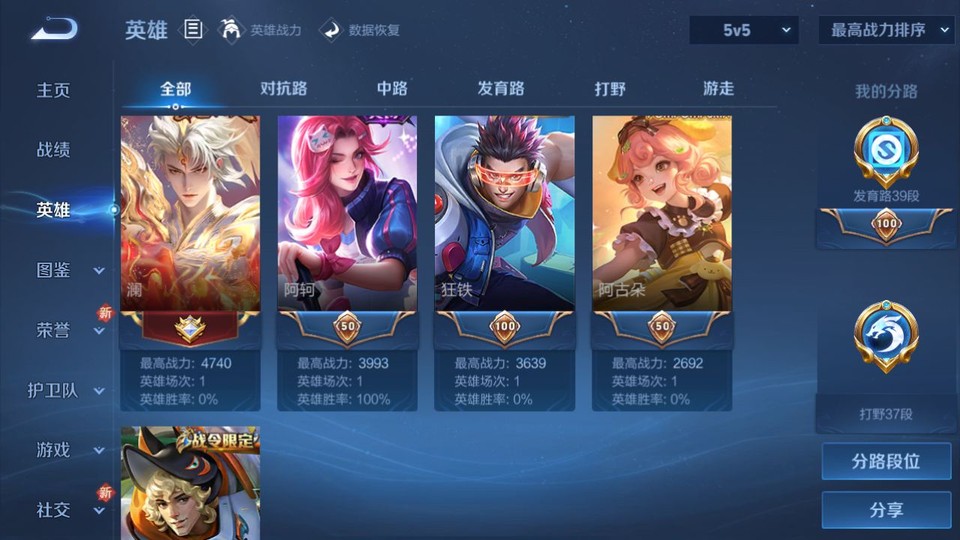Image resolution: width=960 pixels, height=540 pixels.
Task: Switch to the 打野 jungle tab
Action: pyautogui.click(x=610, y=88)
